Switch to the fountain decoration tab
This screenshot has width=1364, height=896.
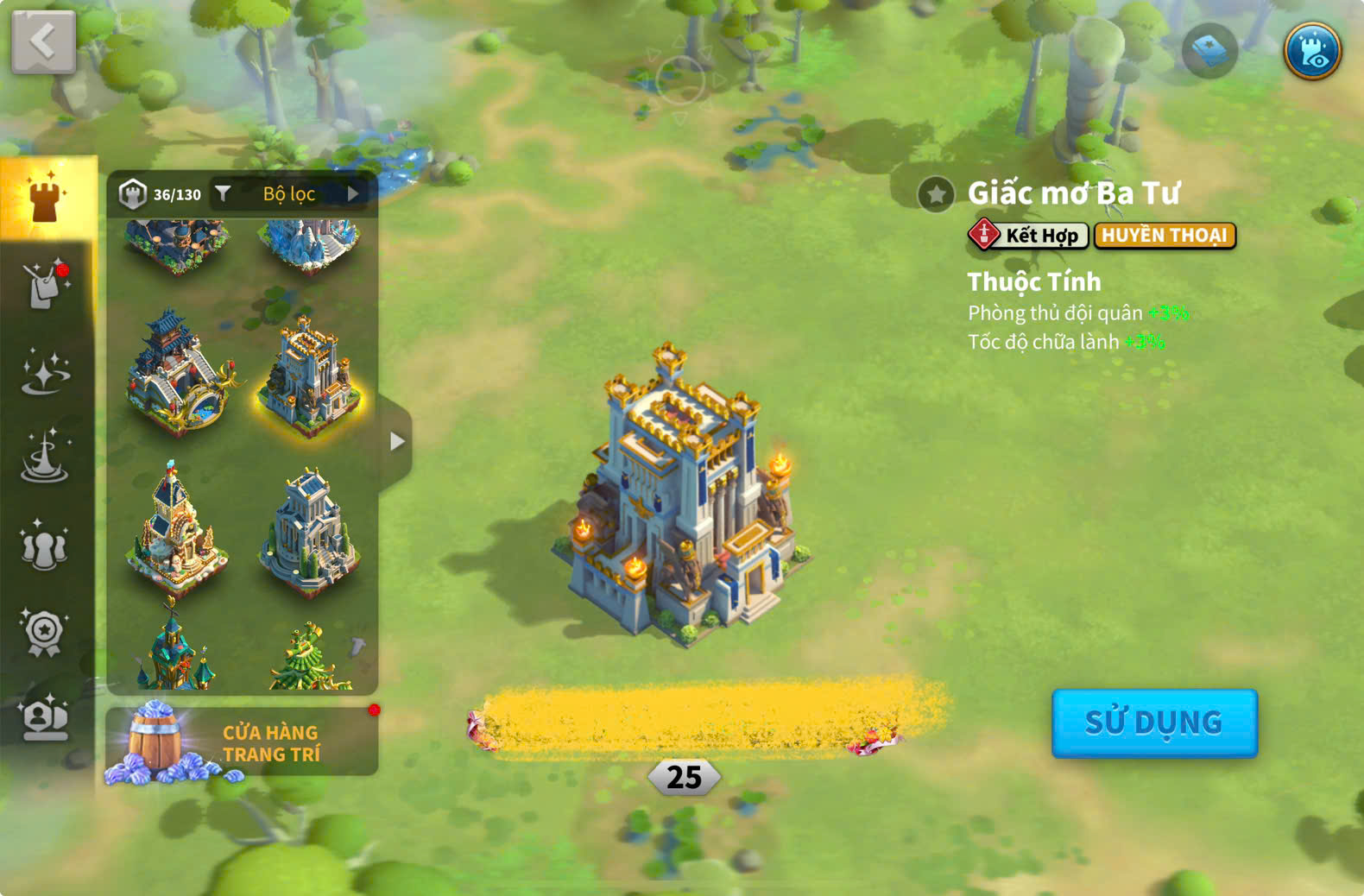coord(46,457)
